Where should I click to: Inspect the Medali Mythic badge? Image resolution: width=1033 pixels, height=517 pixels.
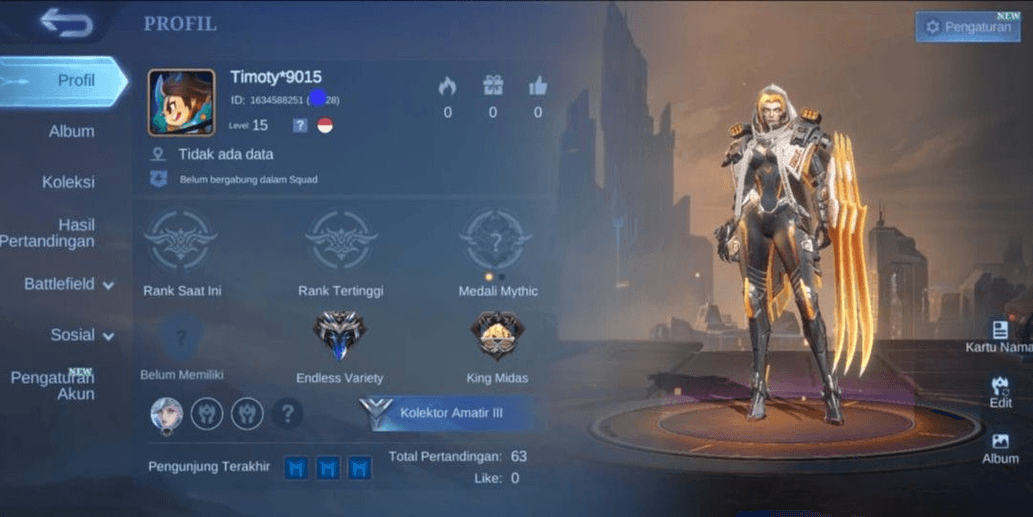pyautogui.click(x=497, y=240)
